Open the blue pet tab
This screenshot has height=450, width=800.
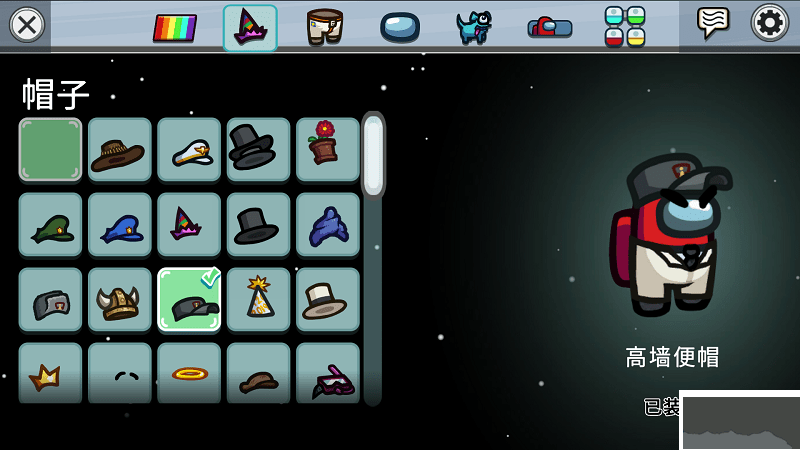coord(473,27)
